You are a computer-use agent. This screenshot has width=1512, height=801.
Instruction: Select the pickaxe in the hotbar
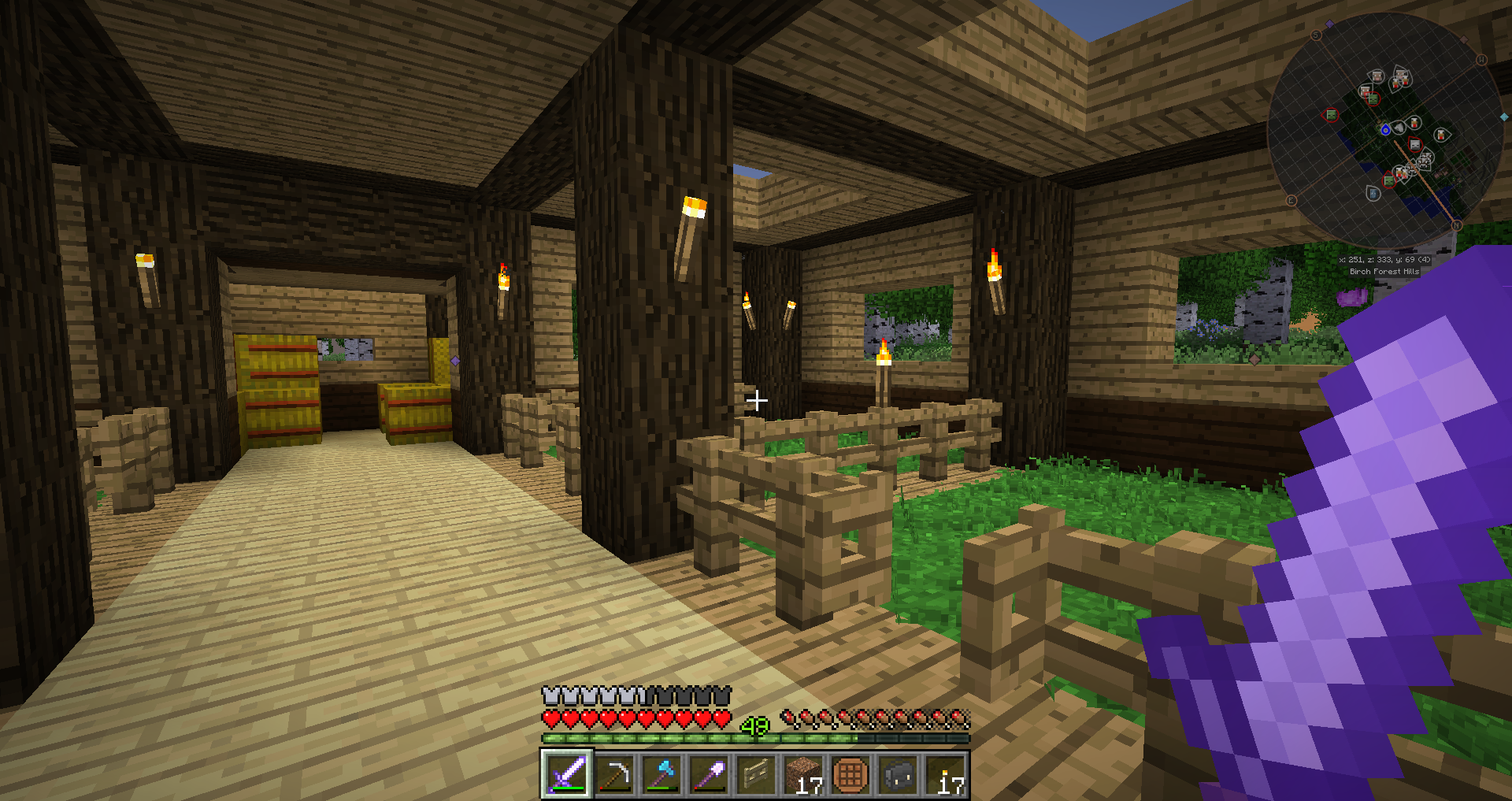tap(614, 775)
